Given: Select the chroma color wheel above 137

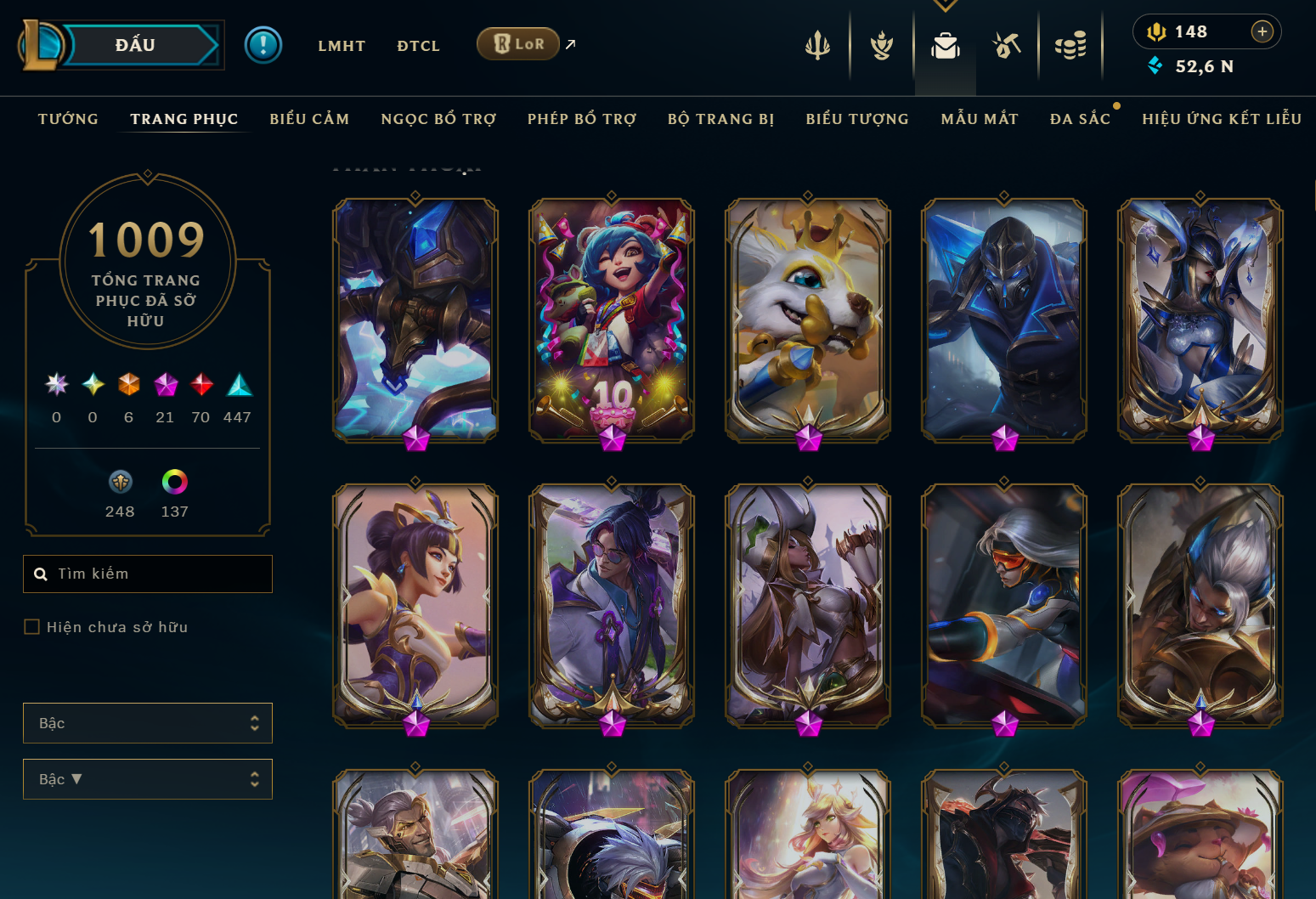Looking at the screenshot, I should pos(174,481).
